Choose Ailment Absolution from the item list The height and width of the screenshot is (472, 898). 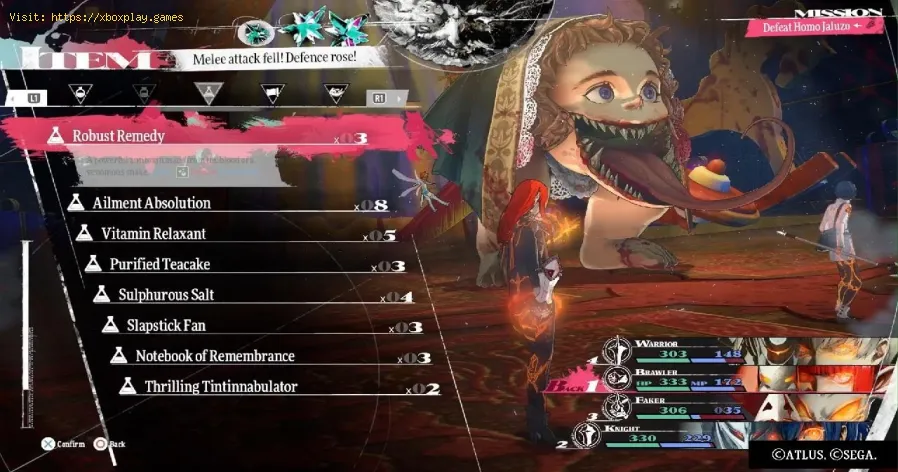tap(151, 203)
